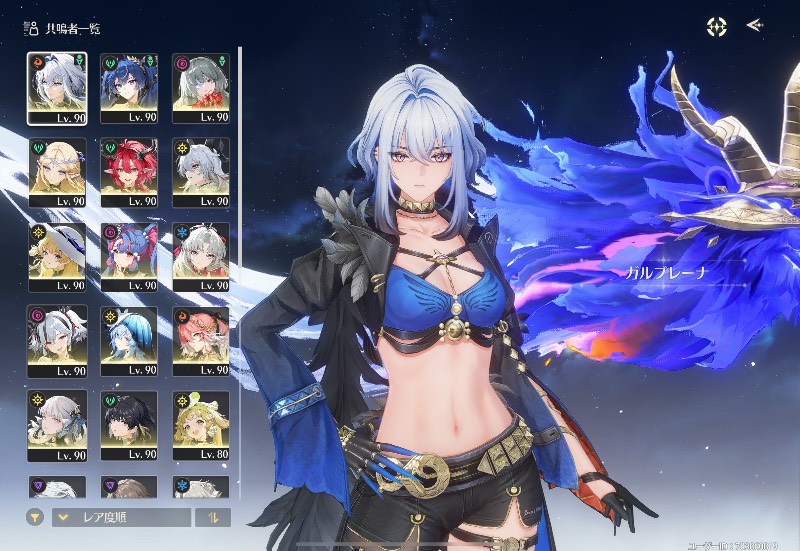Toggle the sort order arrows button

(x=212, y=517)
